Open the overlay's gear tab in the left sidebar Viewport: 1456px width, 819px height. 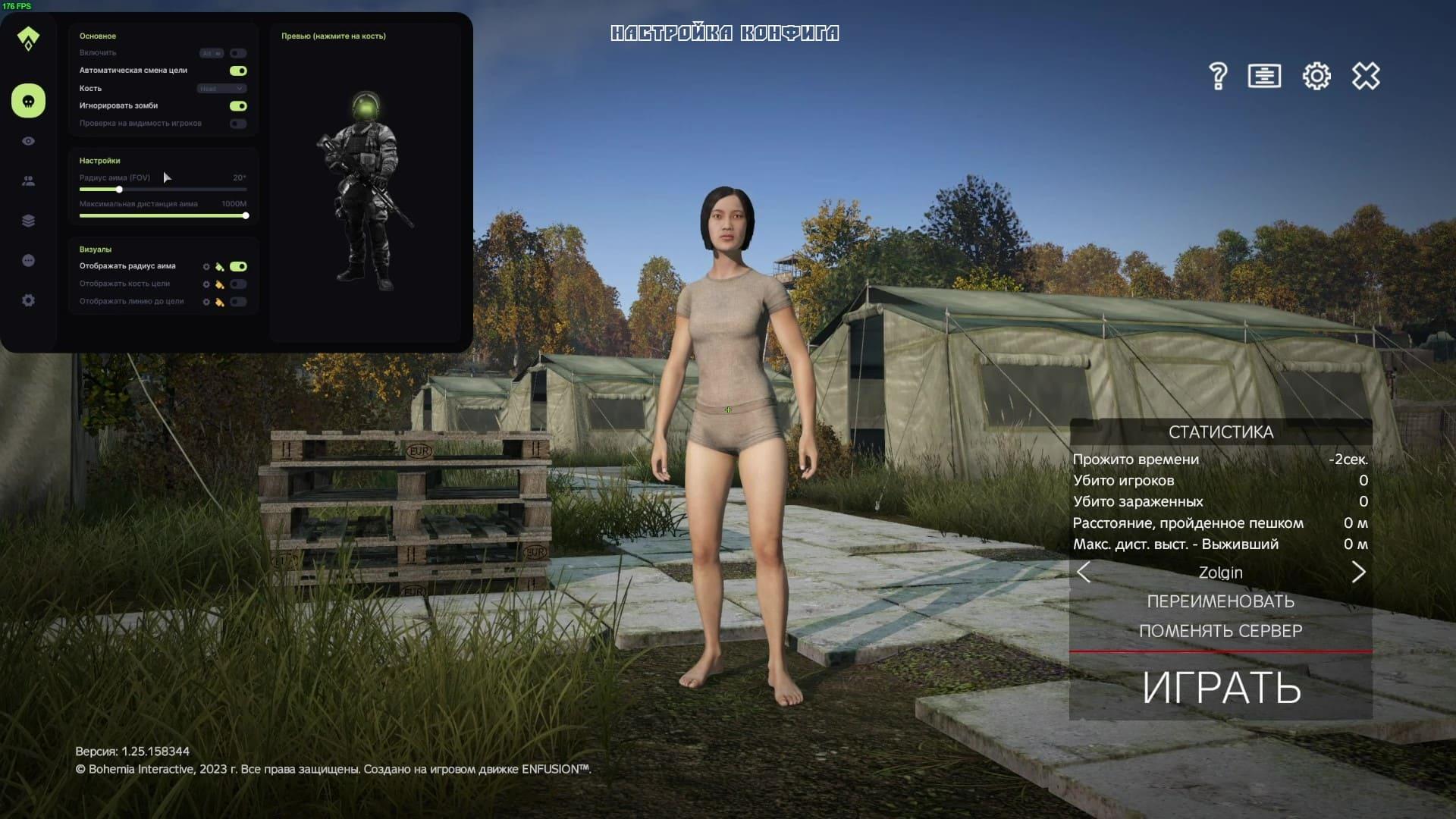pyautogui.click(x=28, y=300)
